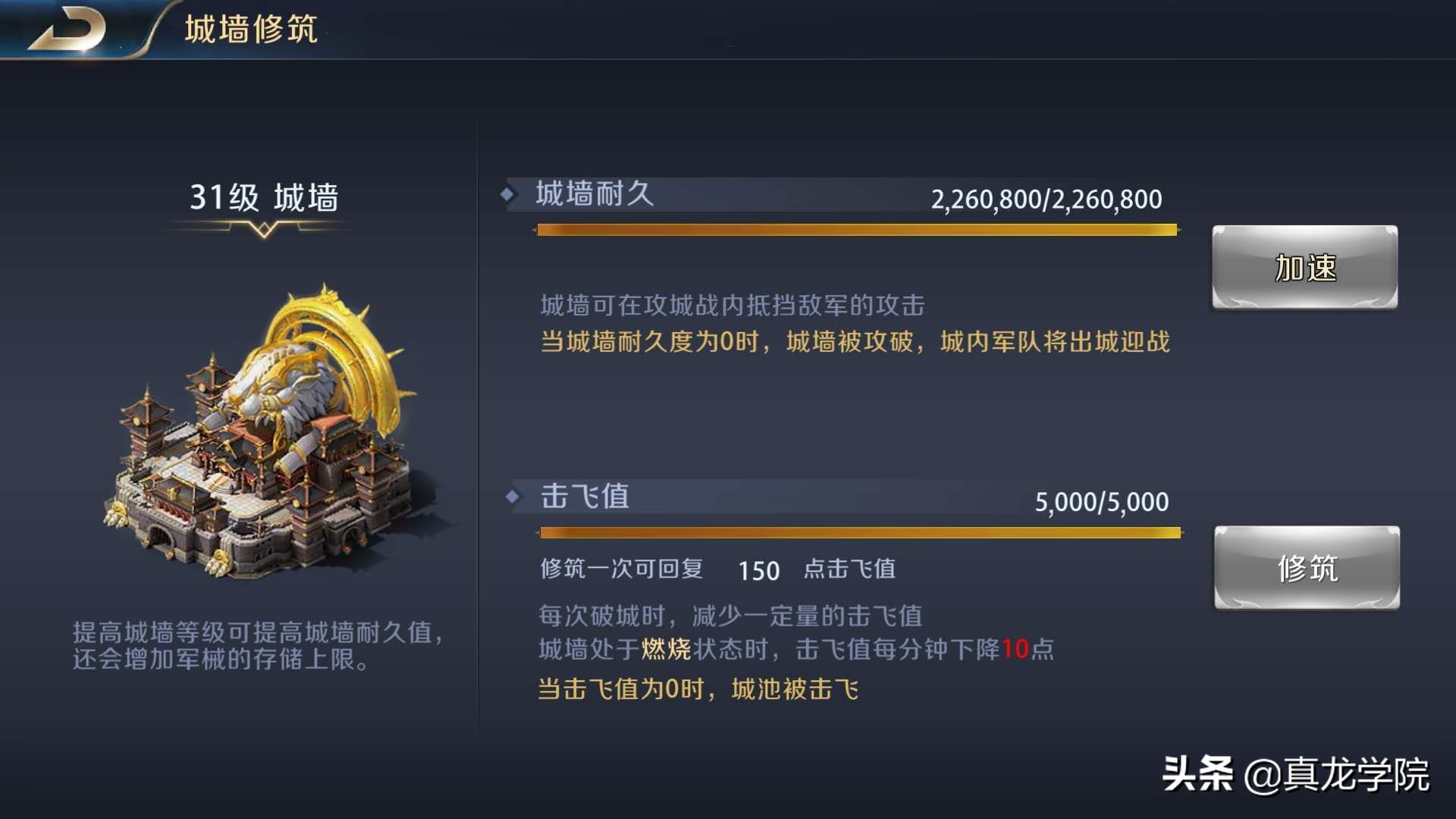Tap the 2,260,800/2,260,800 durability value
The image size is (1456, 819).
1046,197
